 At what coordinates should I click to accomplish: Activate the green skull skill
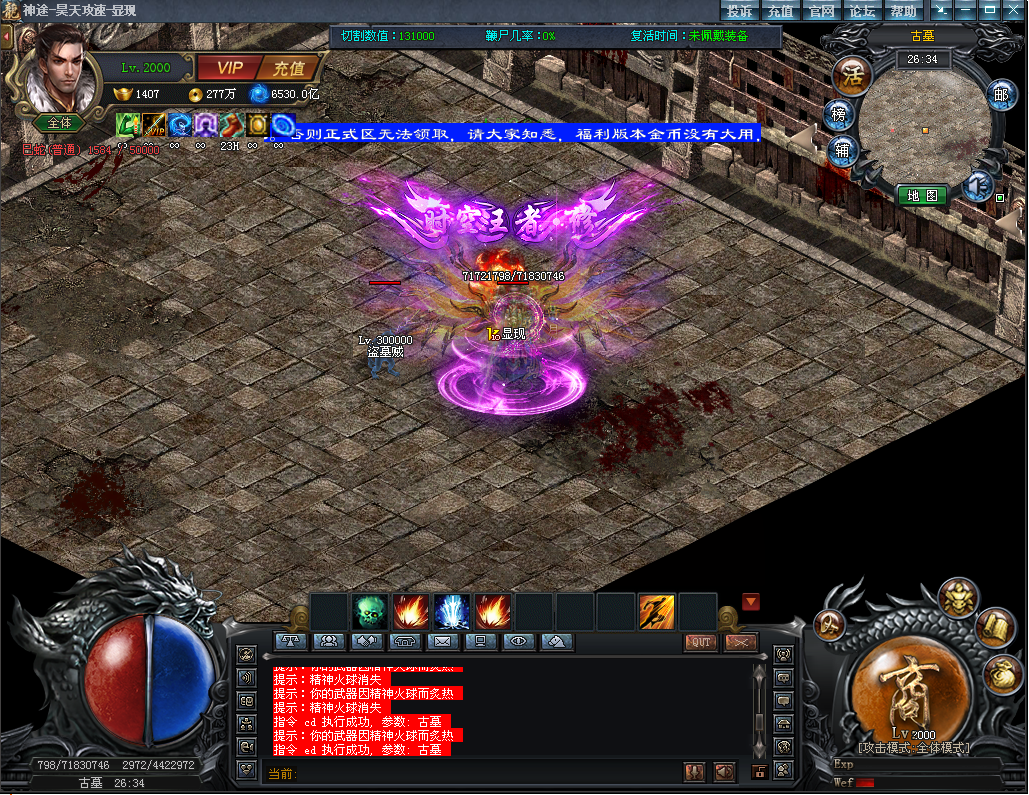point(370,611)
